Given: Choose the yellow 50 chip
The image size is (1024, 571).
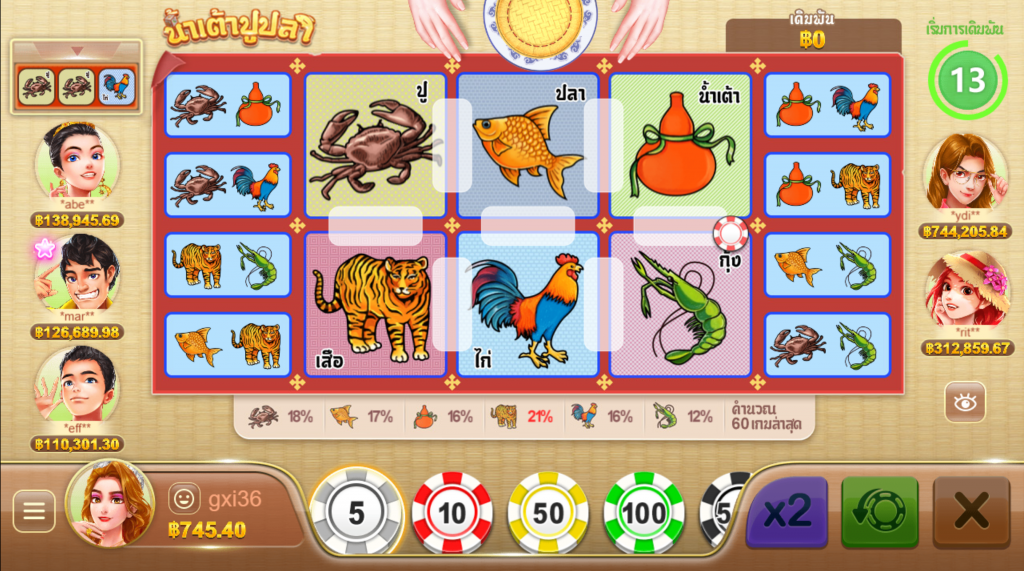Looking at the screenshot, I should click(548, 513).
